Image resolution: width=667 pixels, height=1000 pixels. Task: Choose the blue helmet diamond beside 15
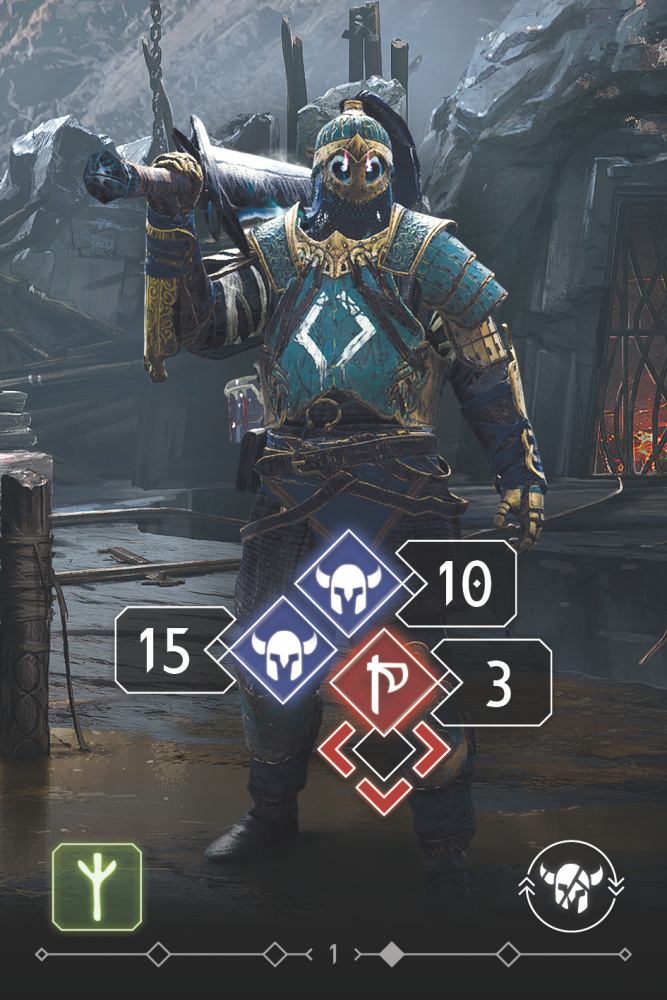click(284, 651)
